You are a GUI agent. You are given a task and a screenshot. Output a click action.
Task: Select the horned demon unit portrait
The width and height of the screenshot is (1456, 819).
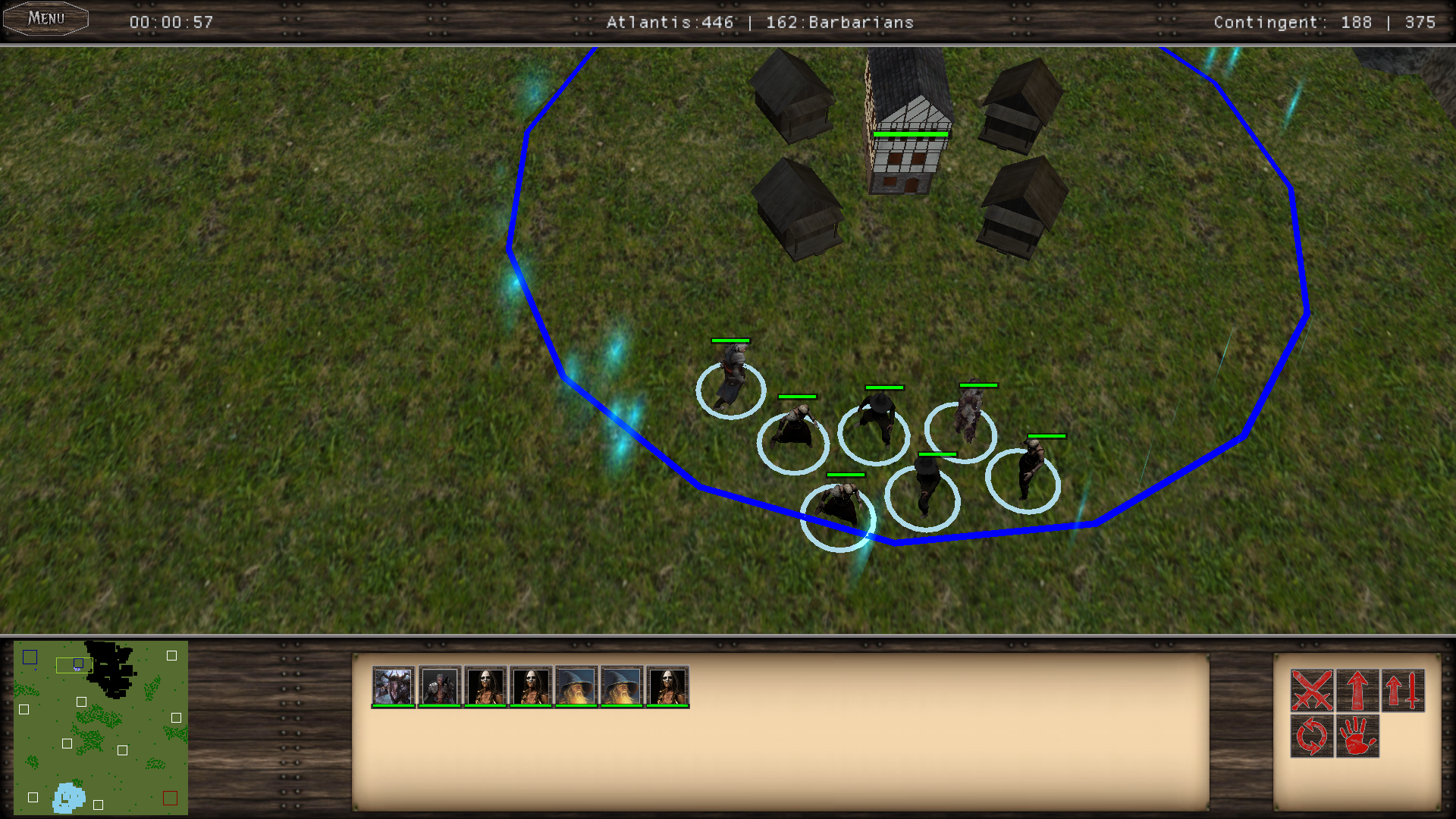[394, 686]
